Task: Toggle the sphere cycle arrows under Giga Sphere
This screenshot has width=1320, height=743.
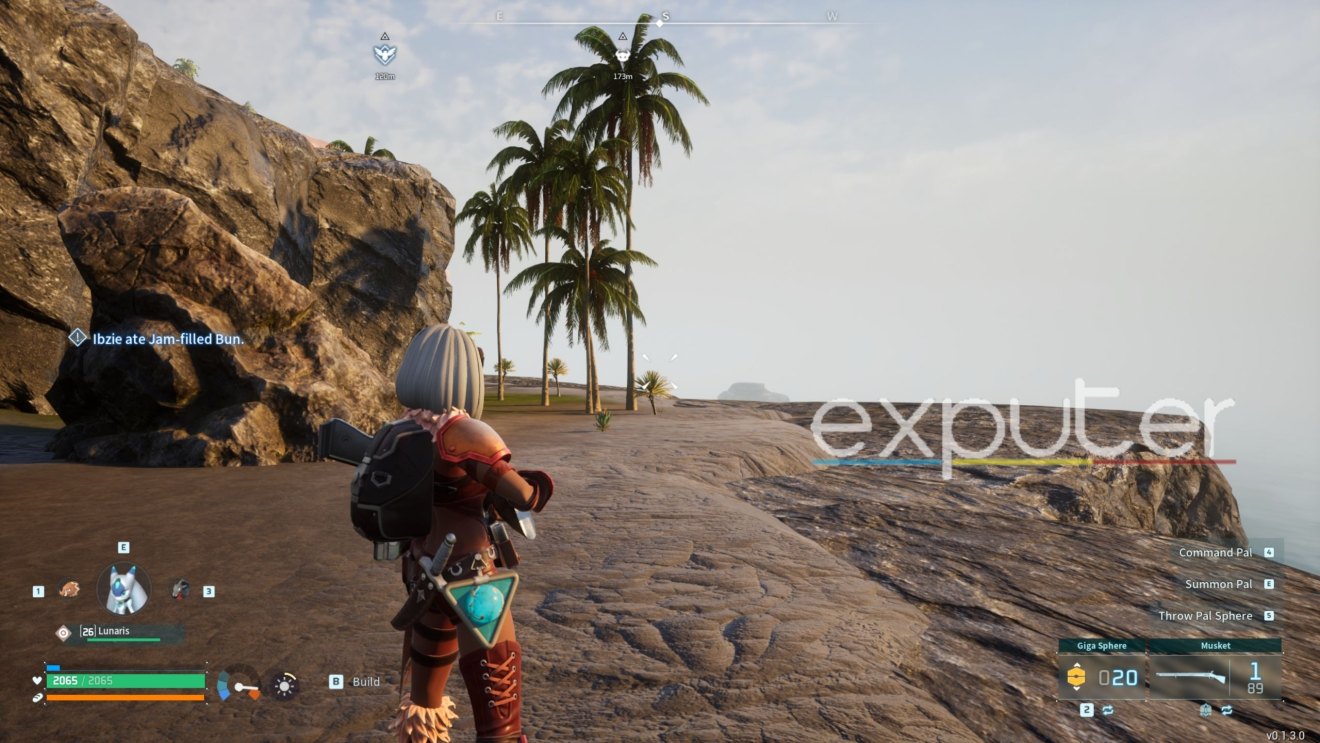Action: (1107, 708)
